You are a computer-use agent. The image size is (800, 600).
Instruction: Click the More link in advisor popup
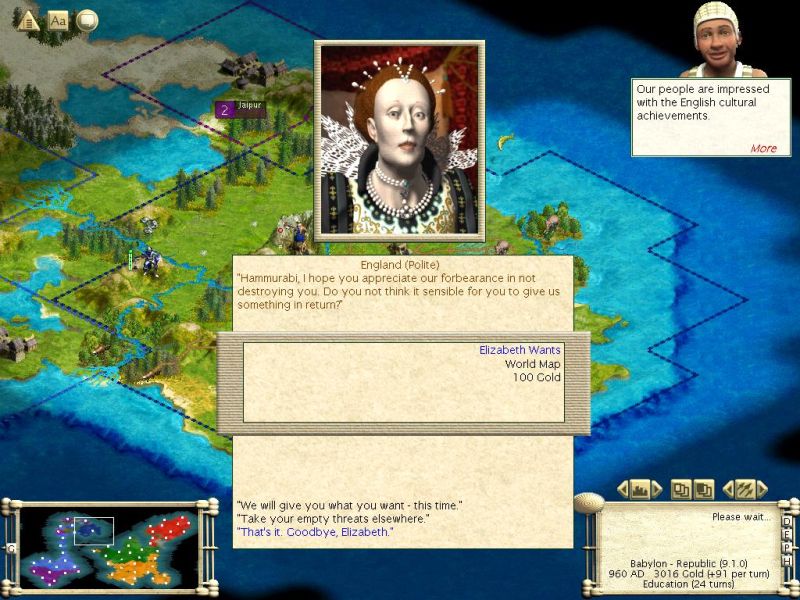[x=763, y=148]
